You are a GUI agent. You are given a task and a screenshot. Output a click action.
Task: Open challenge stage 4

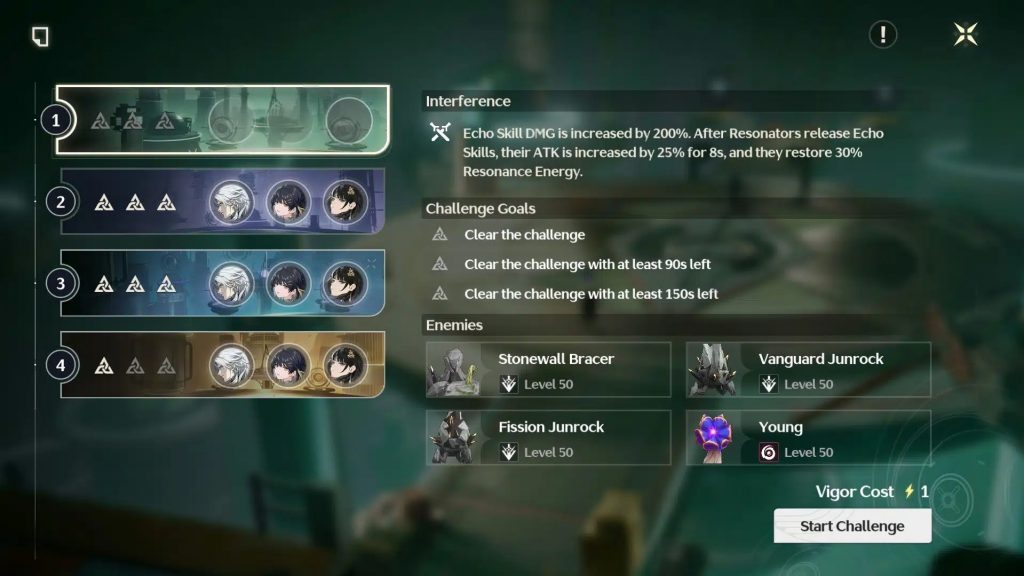click(221, 365)
